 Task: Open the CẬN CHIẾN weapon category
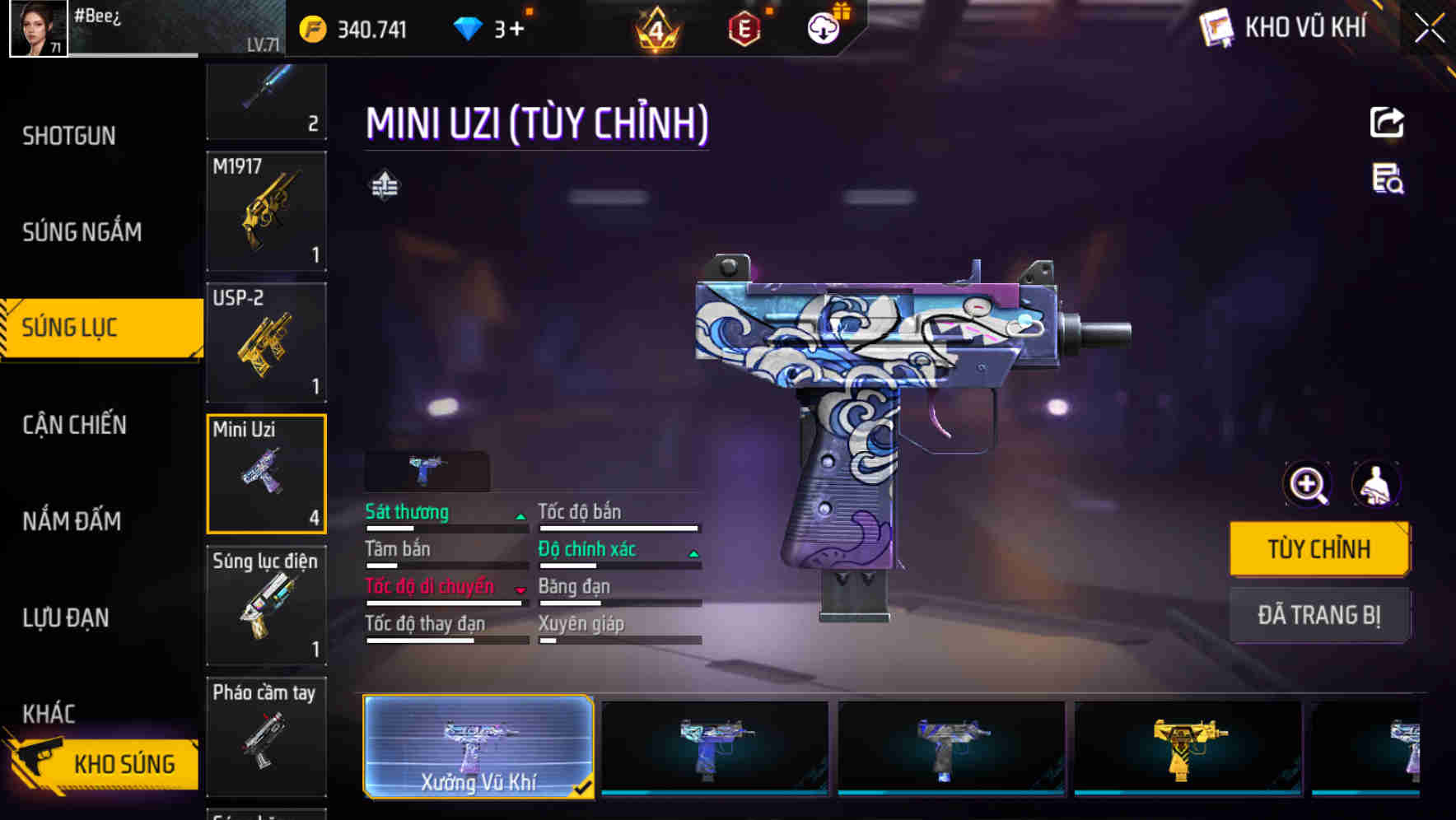click(x=75, y=425)
